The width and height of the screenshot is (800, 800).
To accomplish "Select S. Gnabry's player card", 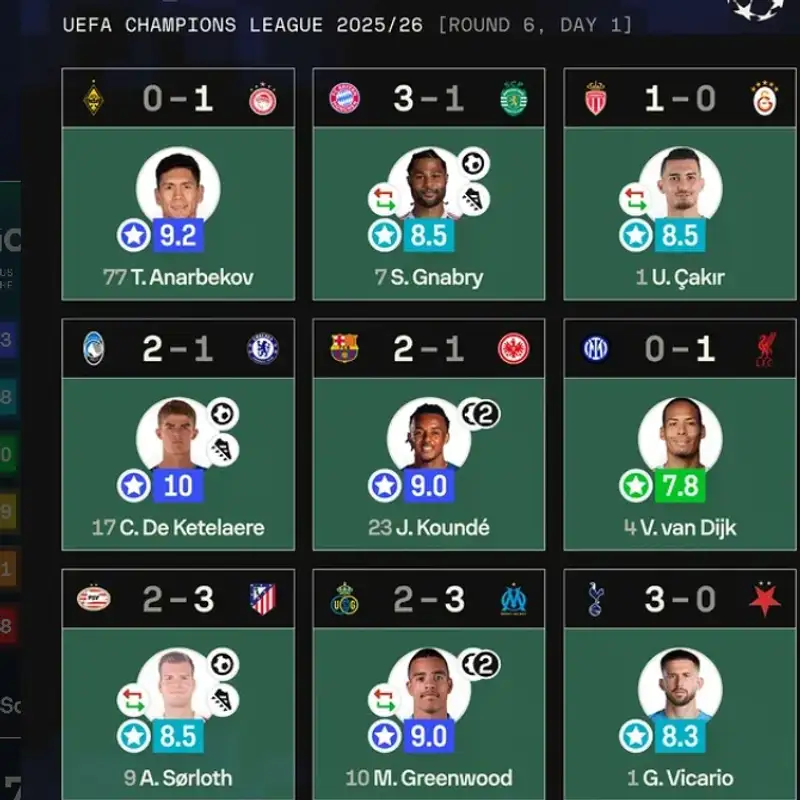I will click(x=429, y=213).
